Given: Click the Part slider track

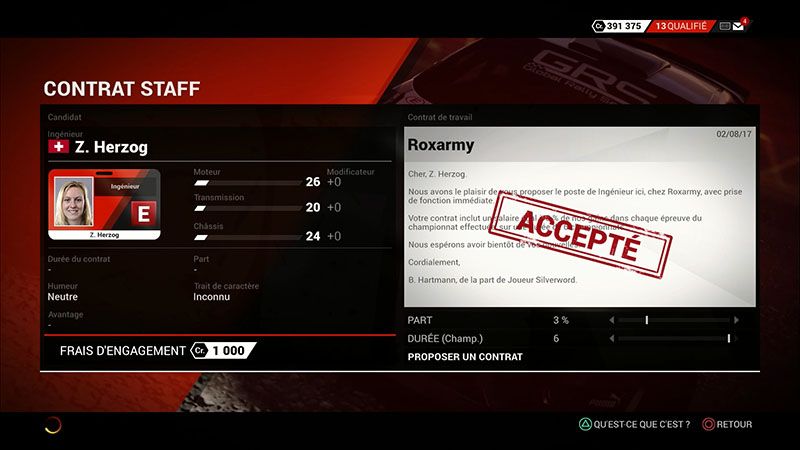Looking at the screenshot, I should (674, 320).
